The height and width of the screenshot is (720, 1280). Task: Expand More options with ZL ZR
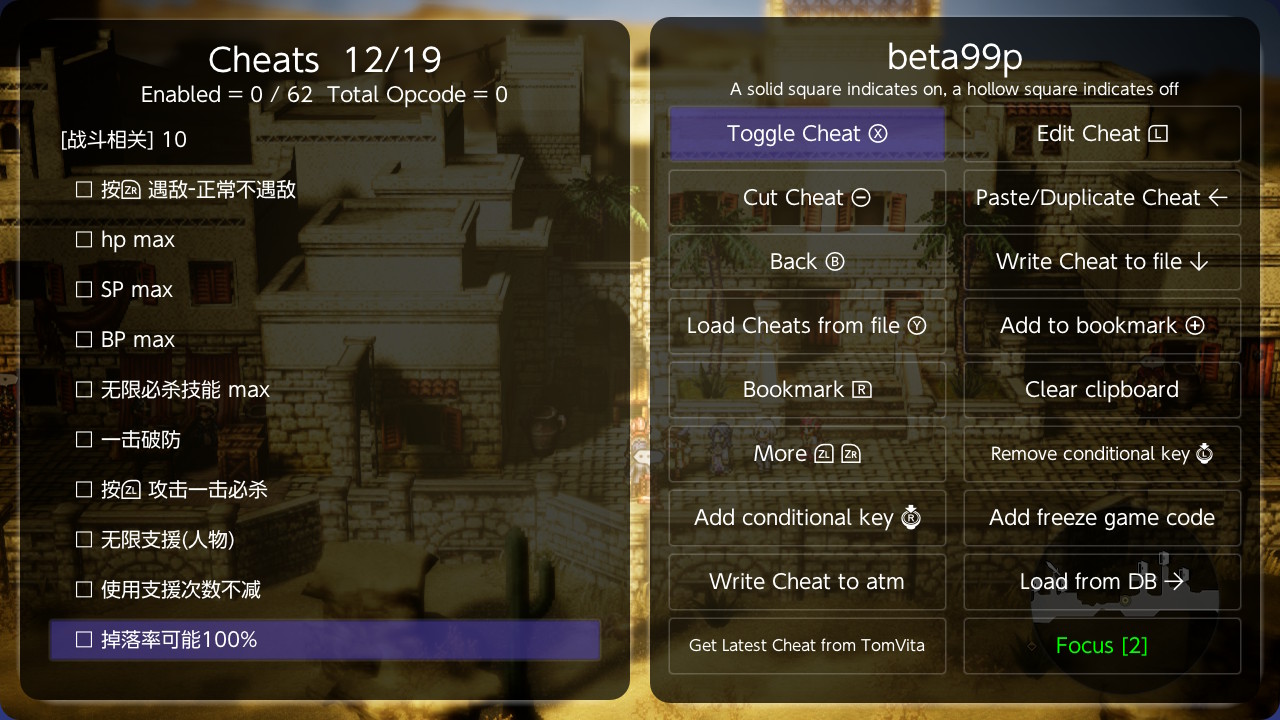tap(807, 453)
